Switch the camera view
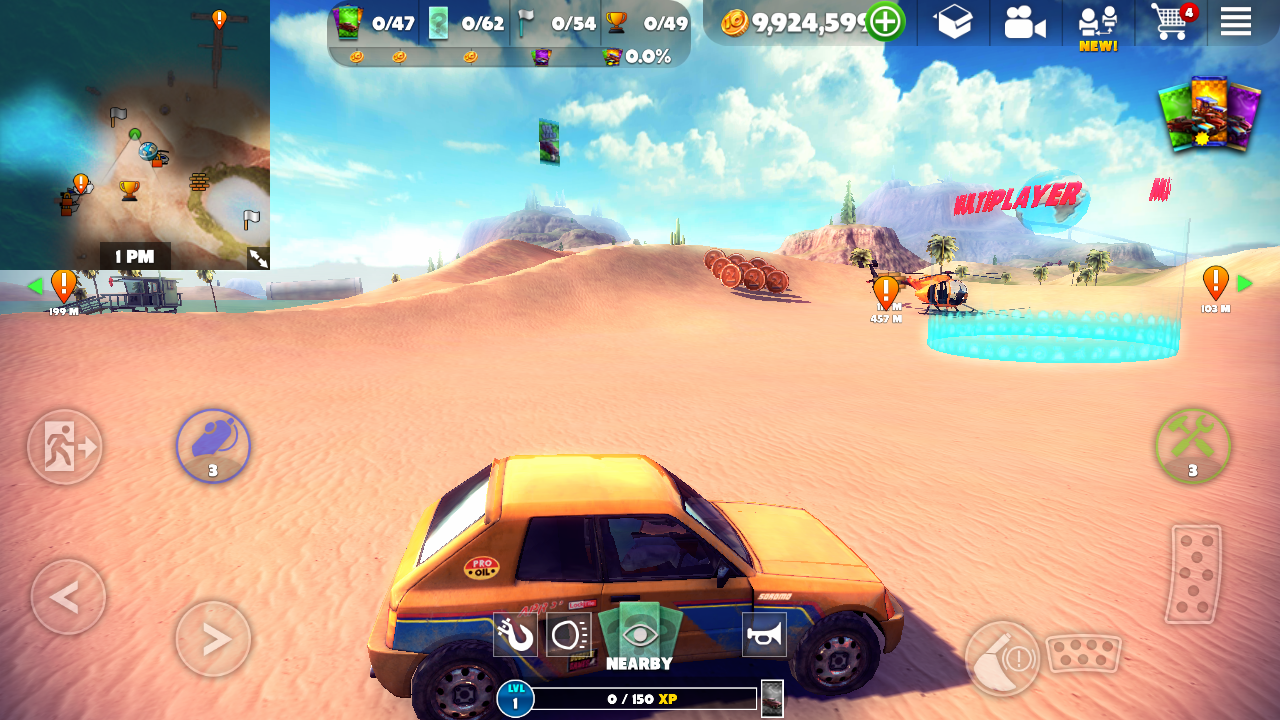Viewport: 1280px width, 720px height. click(1025, 22)
